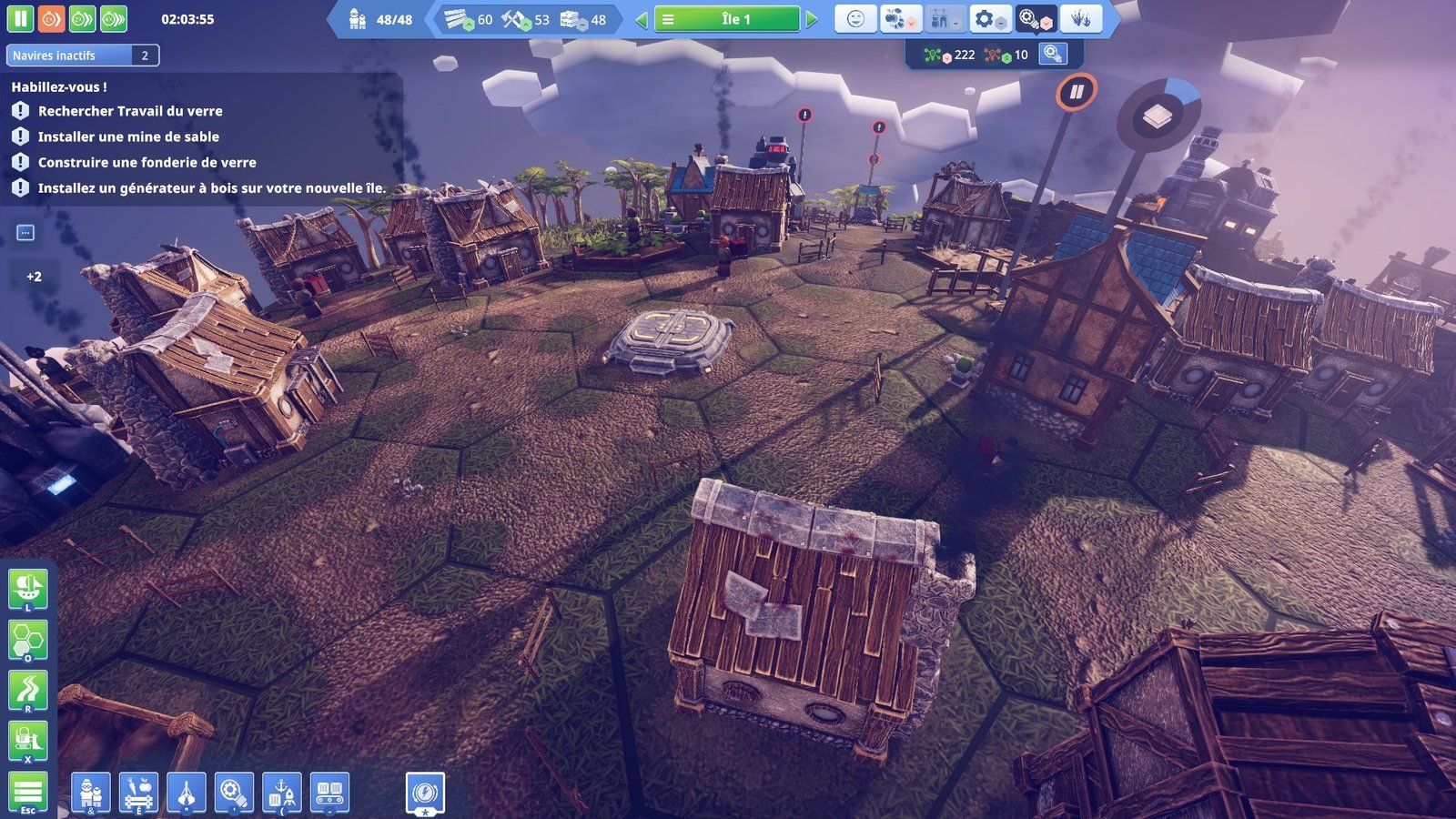Pause the game with the pause button
1456x819 pixels.
[20, 18]
